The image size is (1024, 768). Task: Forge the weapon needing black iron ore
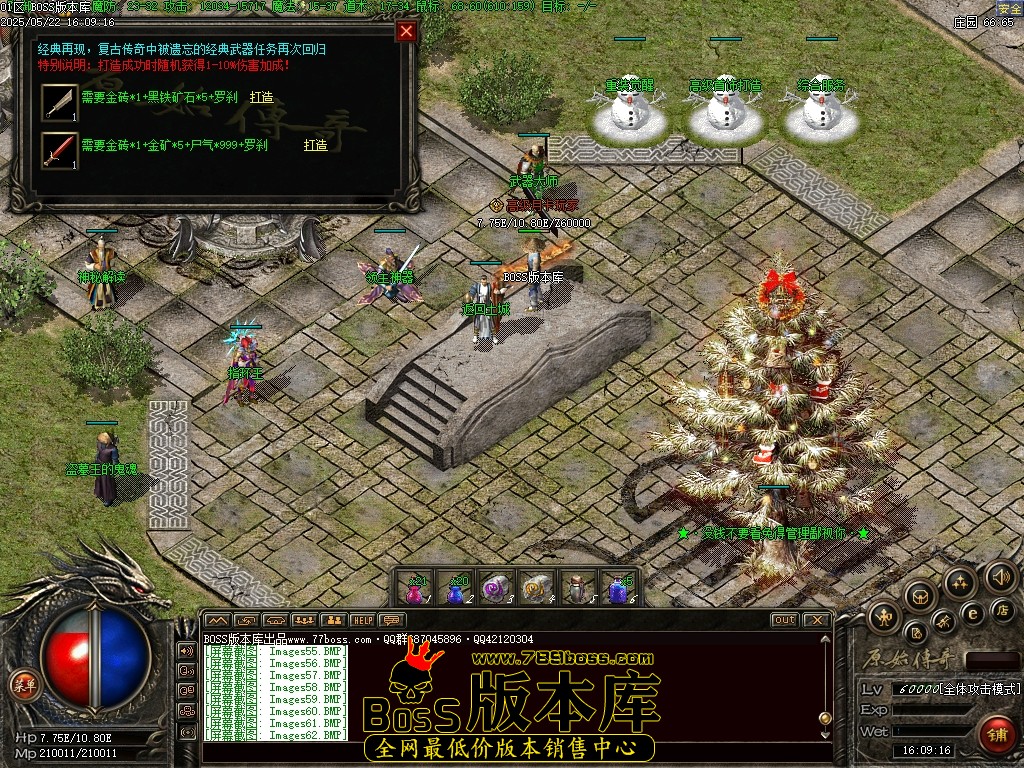point(261,98)
